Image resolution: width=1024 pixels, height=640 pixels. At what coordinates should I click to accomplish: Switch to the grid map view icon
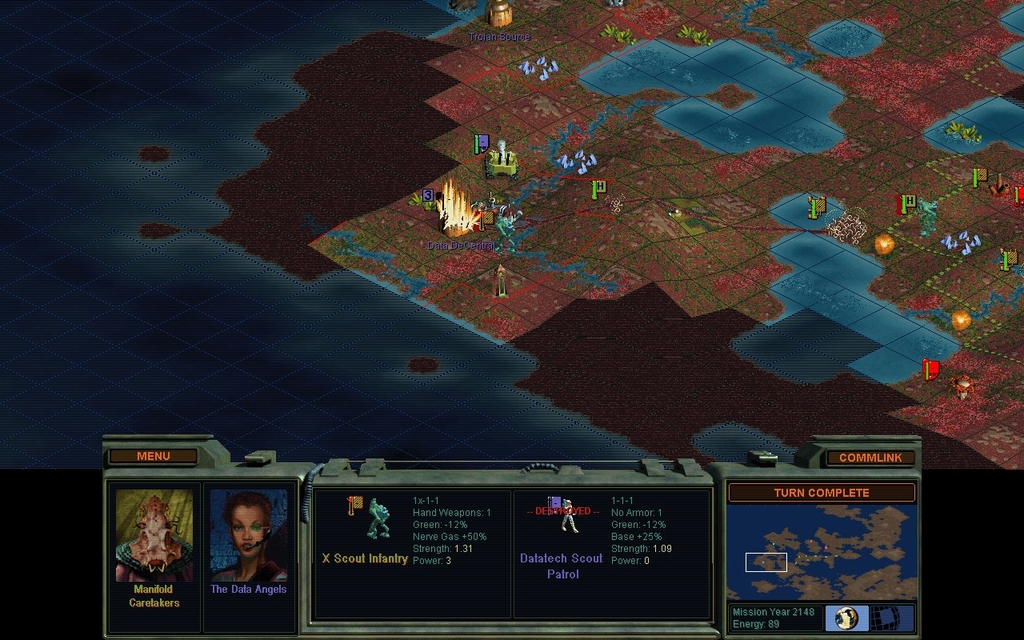click(884, 617)
